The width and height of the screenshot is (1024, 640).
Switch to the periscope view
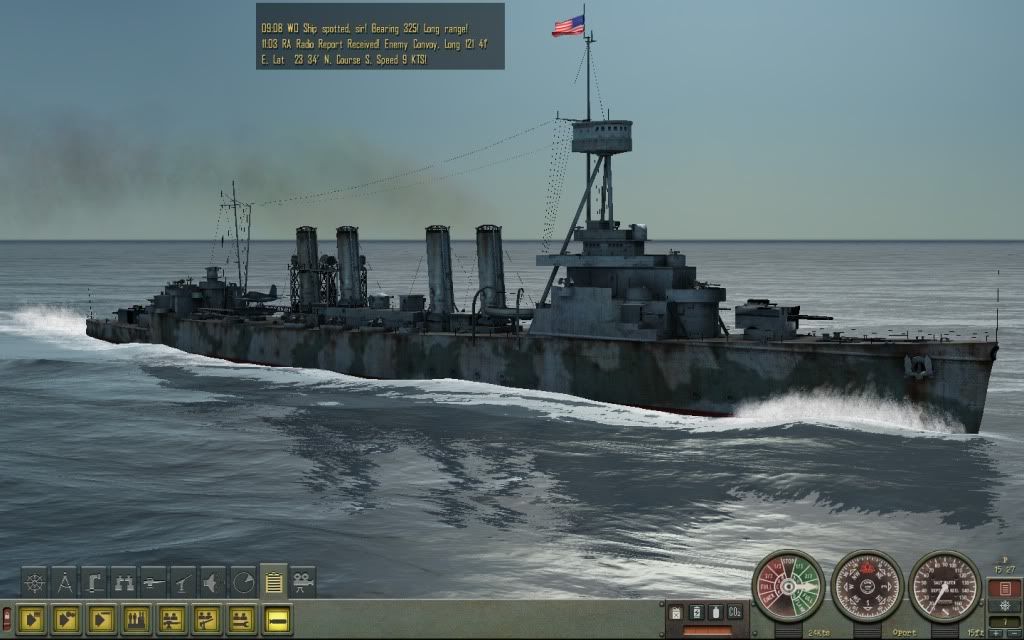click(x=94, y=582)
